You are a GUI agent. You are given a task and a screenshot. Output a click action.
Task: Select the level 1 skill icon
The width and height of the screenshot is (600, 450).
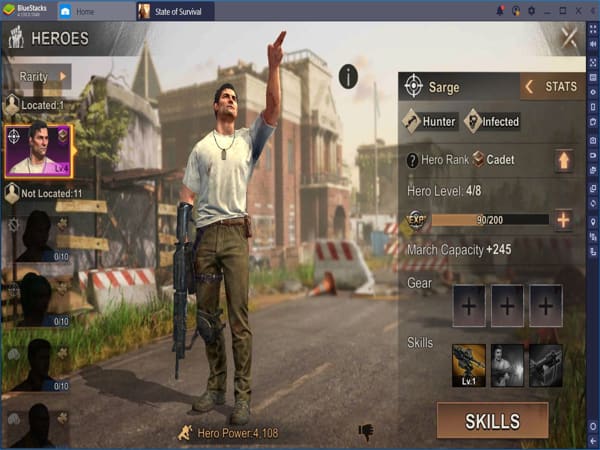(468, 365)
